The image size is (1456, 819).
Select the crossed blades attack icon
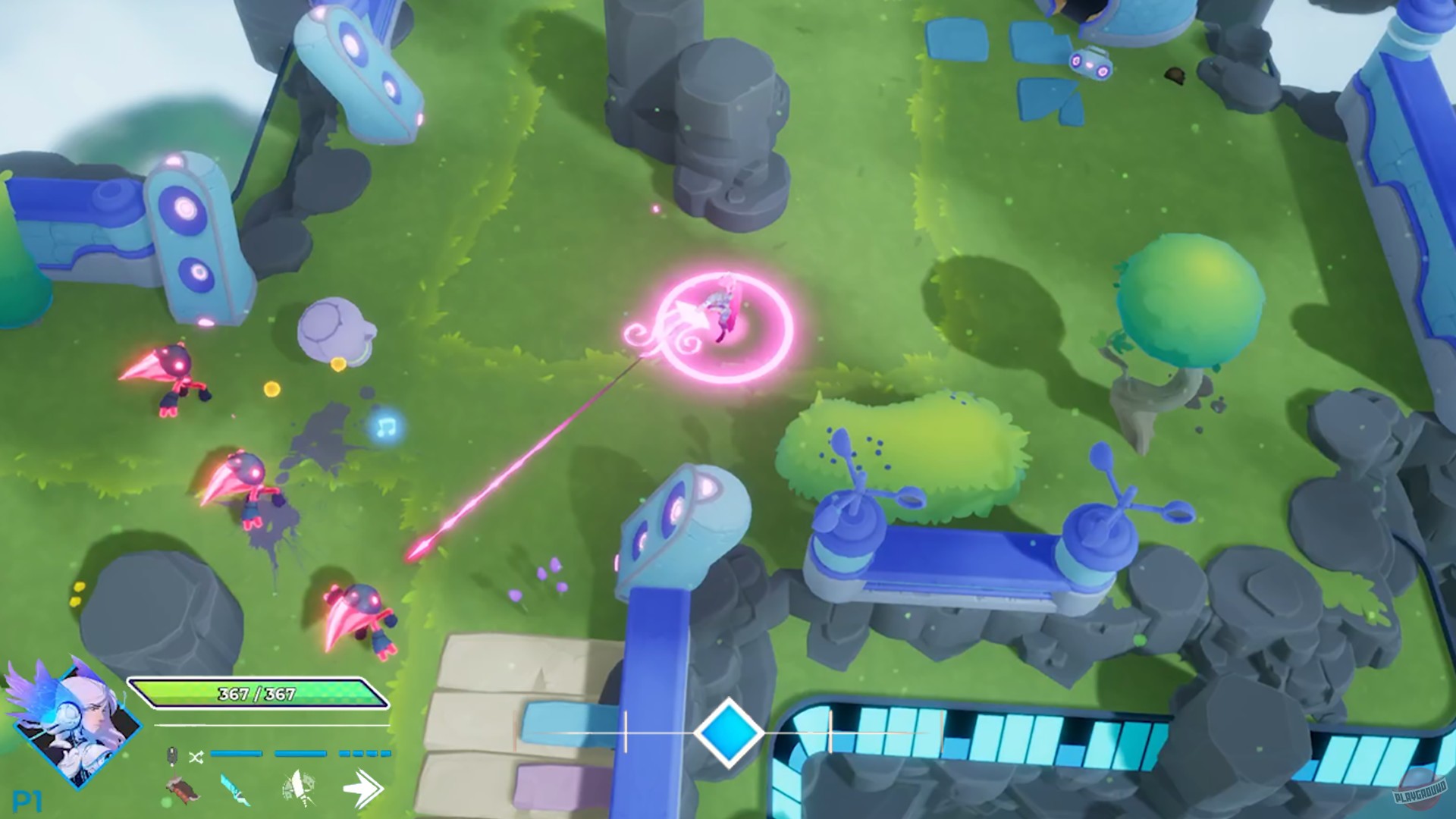coord(299,786)
